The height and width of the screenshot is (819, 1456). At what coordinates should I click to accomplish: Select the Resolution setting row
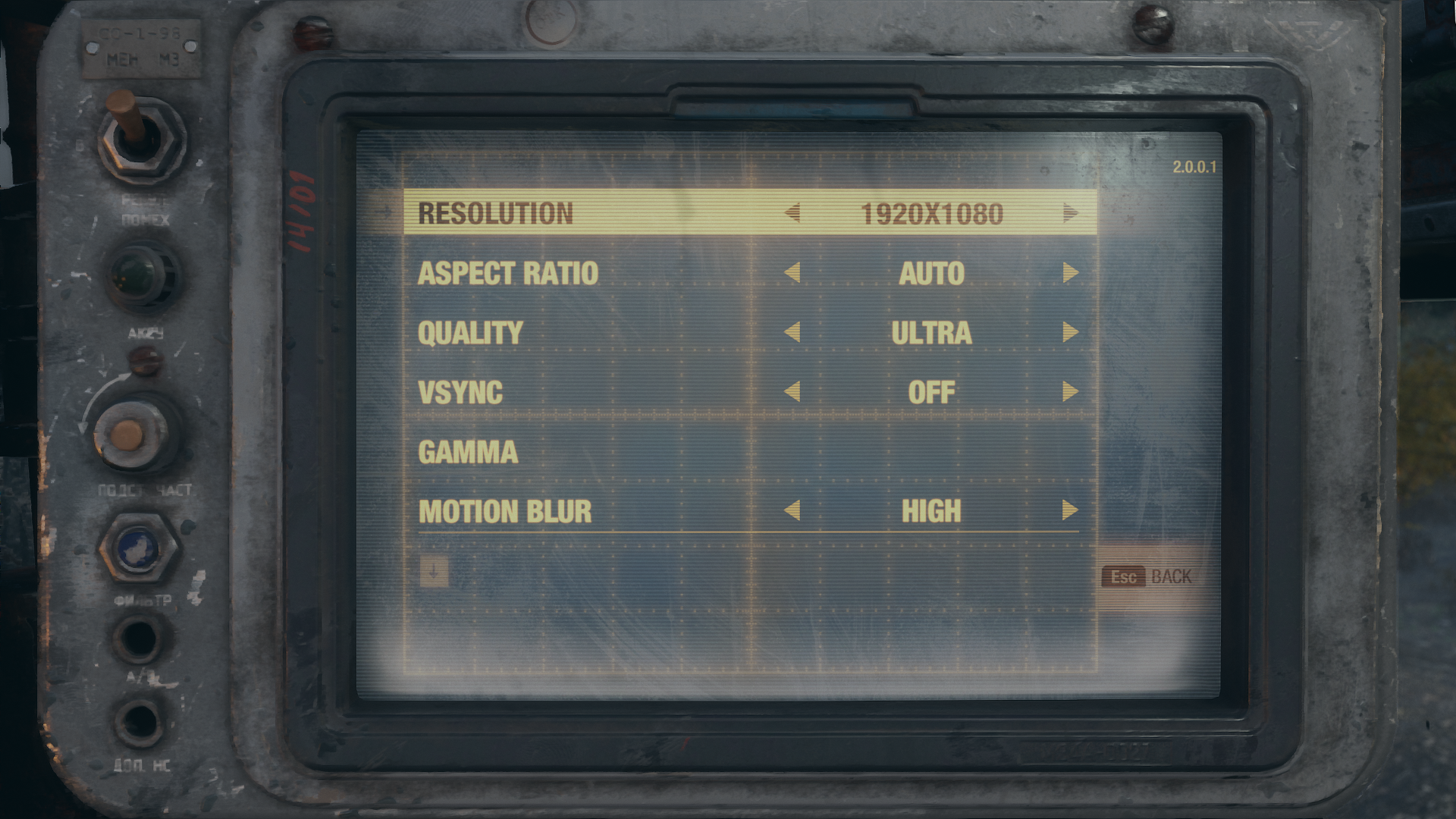click(496, 214)
